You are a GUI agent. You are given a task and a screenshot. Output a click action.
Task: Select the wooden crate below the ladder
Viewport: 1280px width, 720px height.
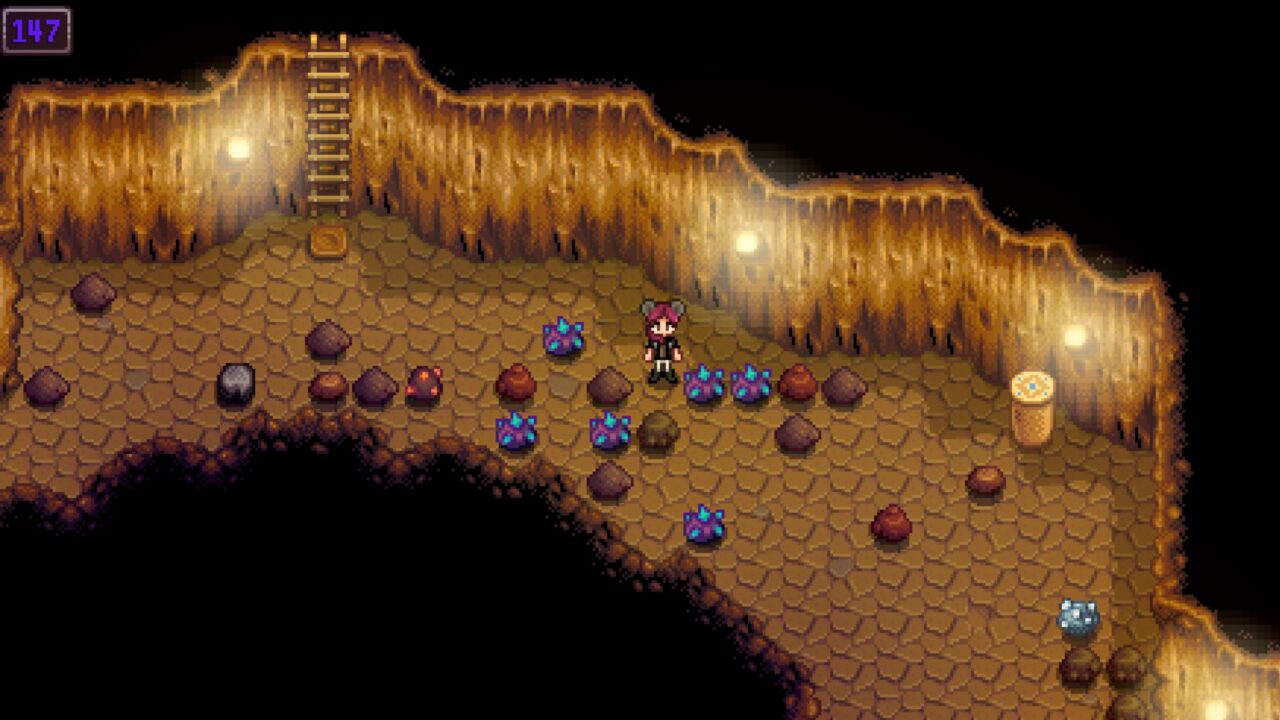click(328, 240)
